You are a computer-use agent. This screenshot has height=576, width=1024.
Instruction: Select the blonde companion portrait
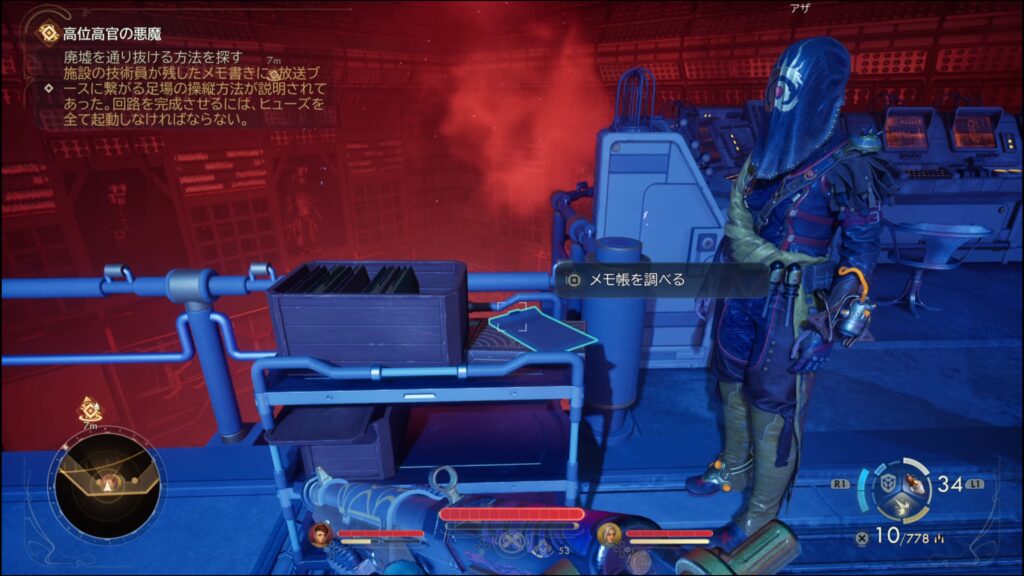click(x=609, y=534)
